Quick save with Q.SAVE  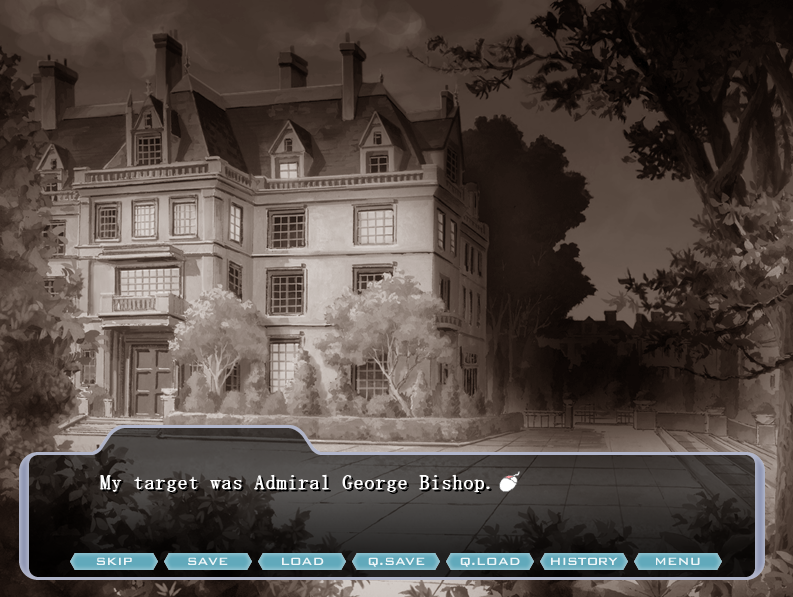[396, 561]
